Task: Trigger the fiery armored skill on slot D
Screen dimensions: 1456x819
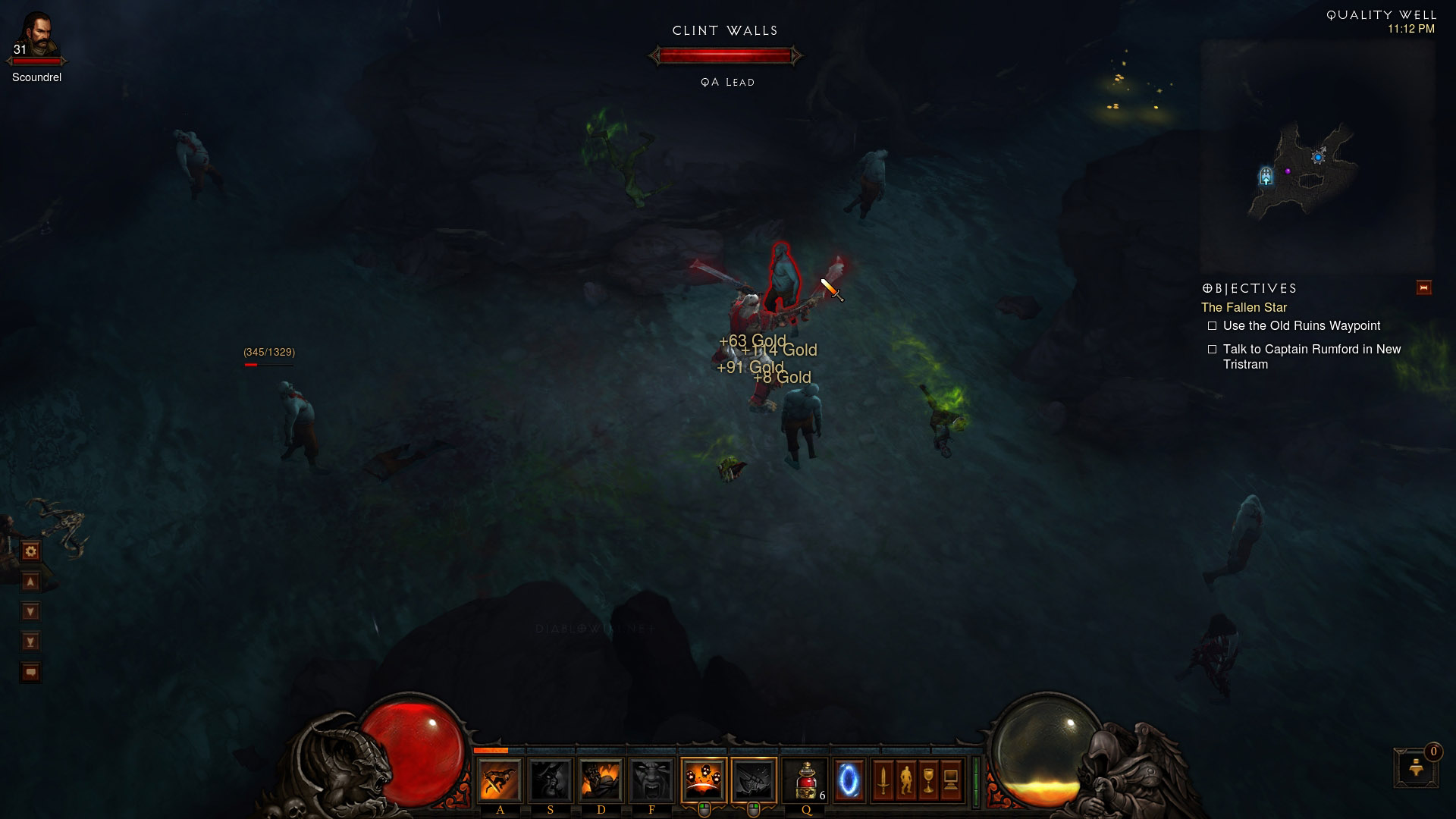Action: click(x=601, y=780)
